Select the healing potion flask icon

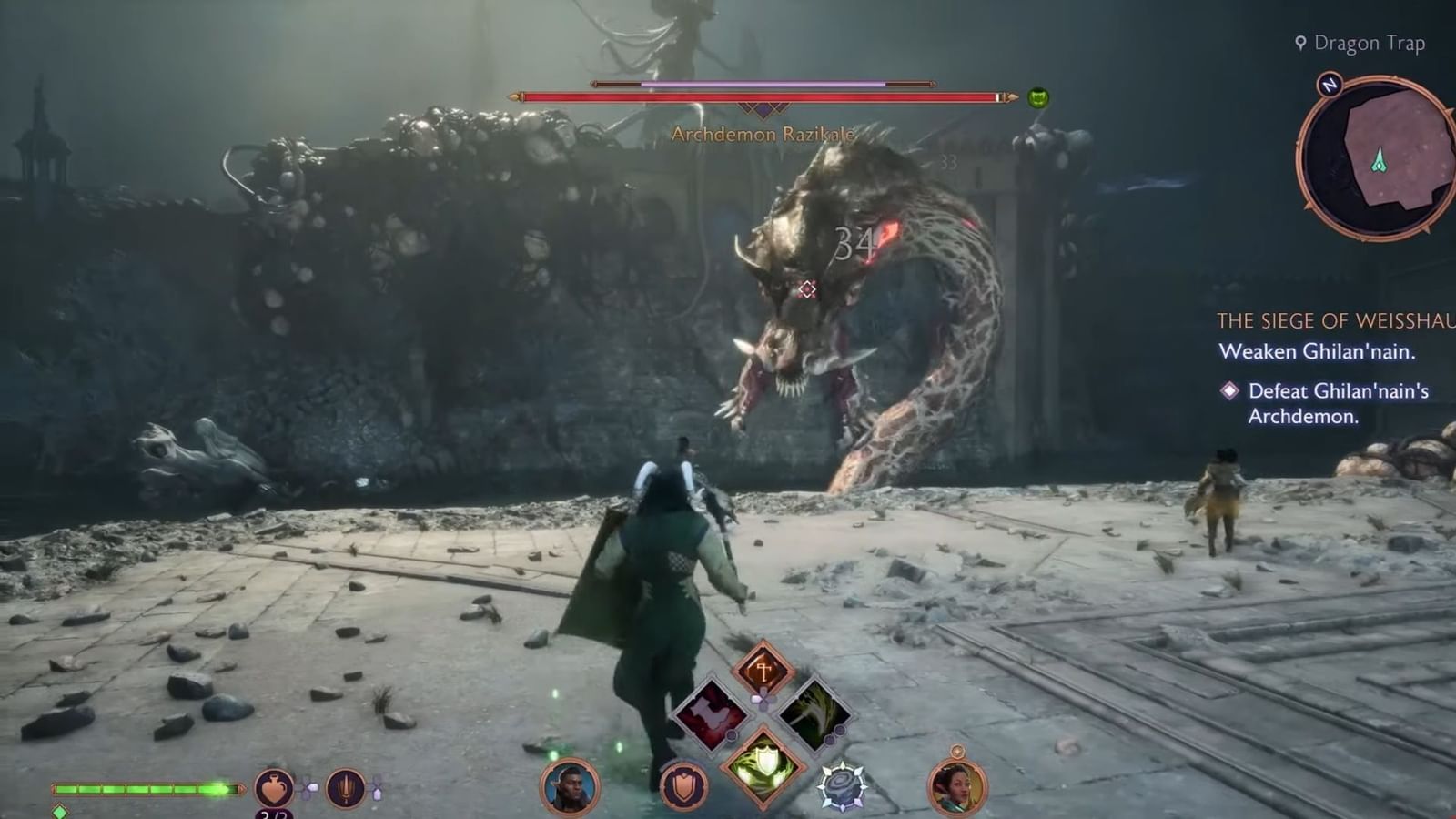[273, 788]
